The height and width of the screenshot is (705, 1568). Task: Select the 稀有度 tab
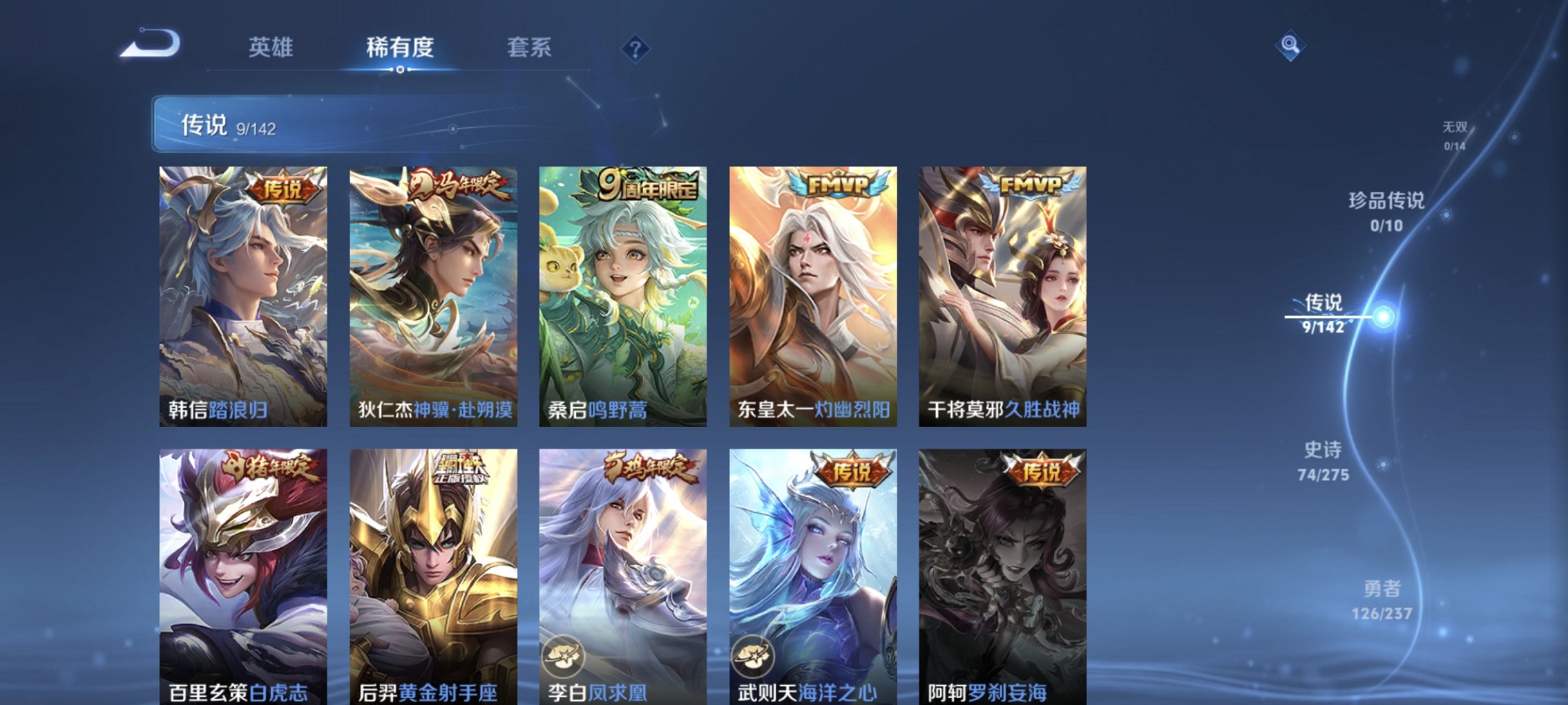(399, 47)
